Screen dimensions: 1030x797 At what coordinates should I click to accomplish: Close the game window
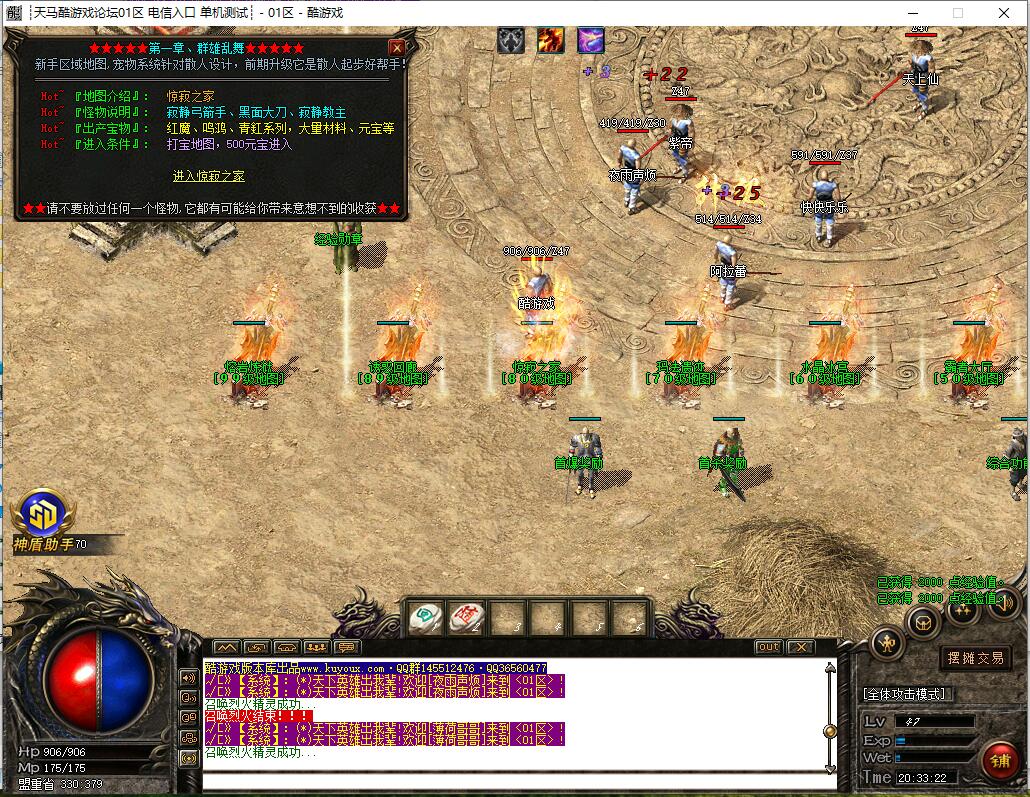click(x=1004, y=13)
